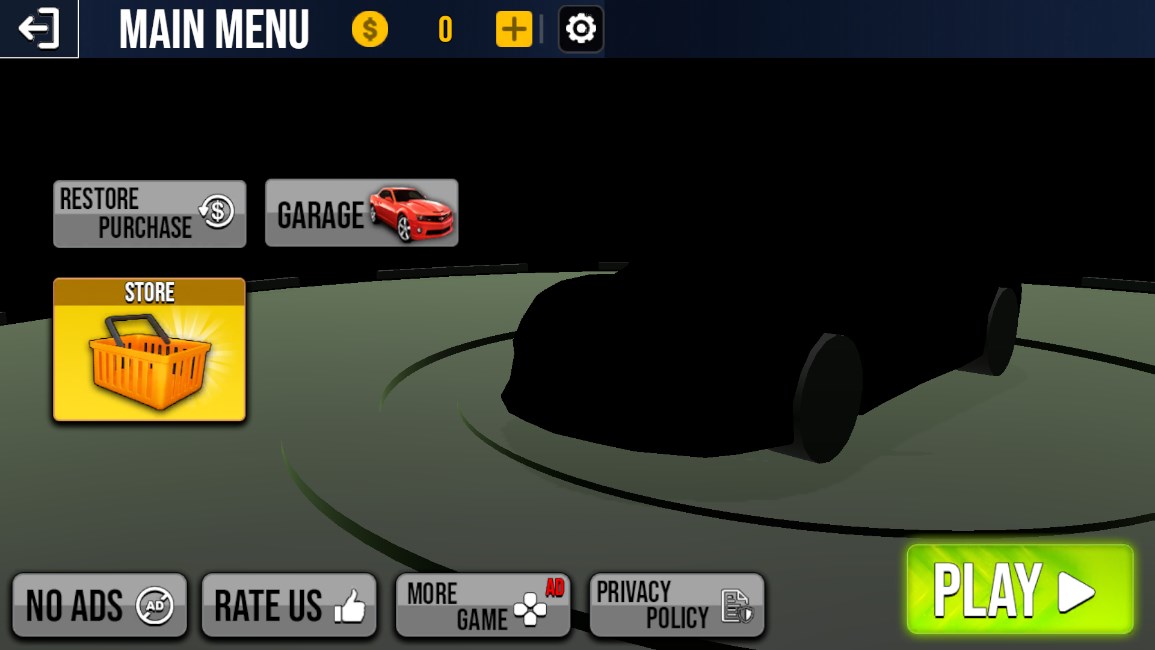Start the game with green Play button

click(1019, 589)
